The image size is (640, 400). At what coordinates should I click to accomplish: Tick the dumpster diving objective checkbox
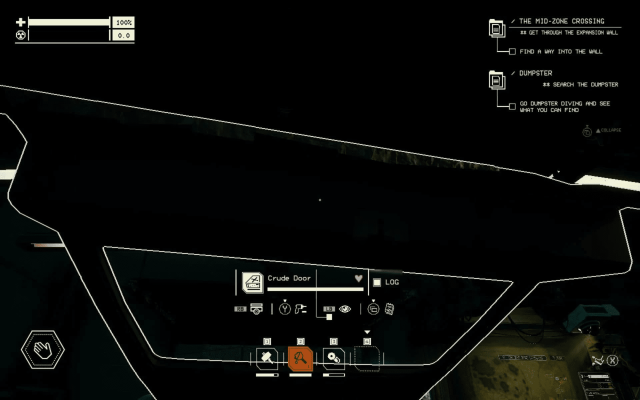(513, 104)
